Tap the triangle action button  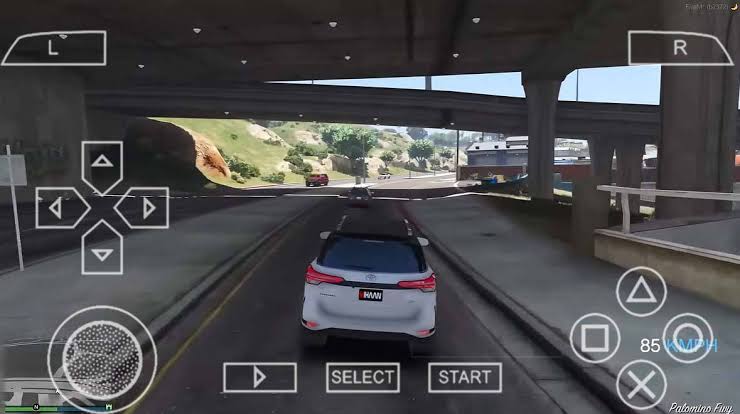point(641,292)
